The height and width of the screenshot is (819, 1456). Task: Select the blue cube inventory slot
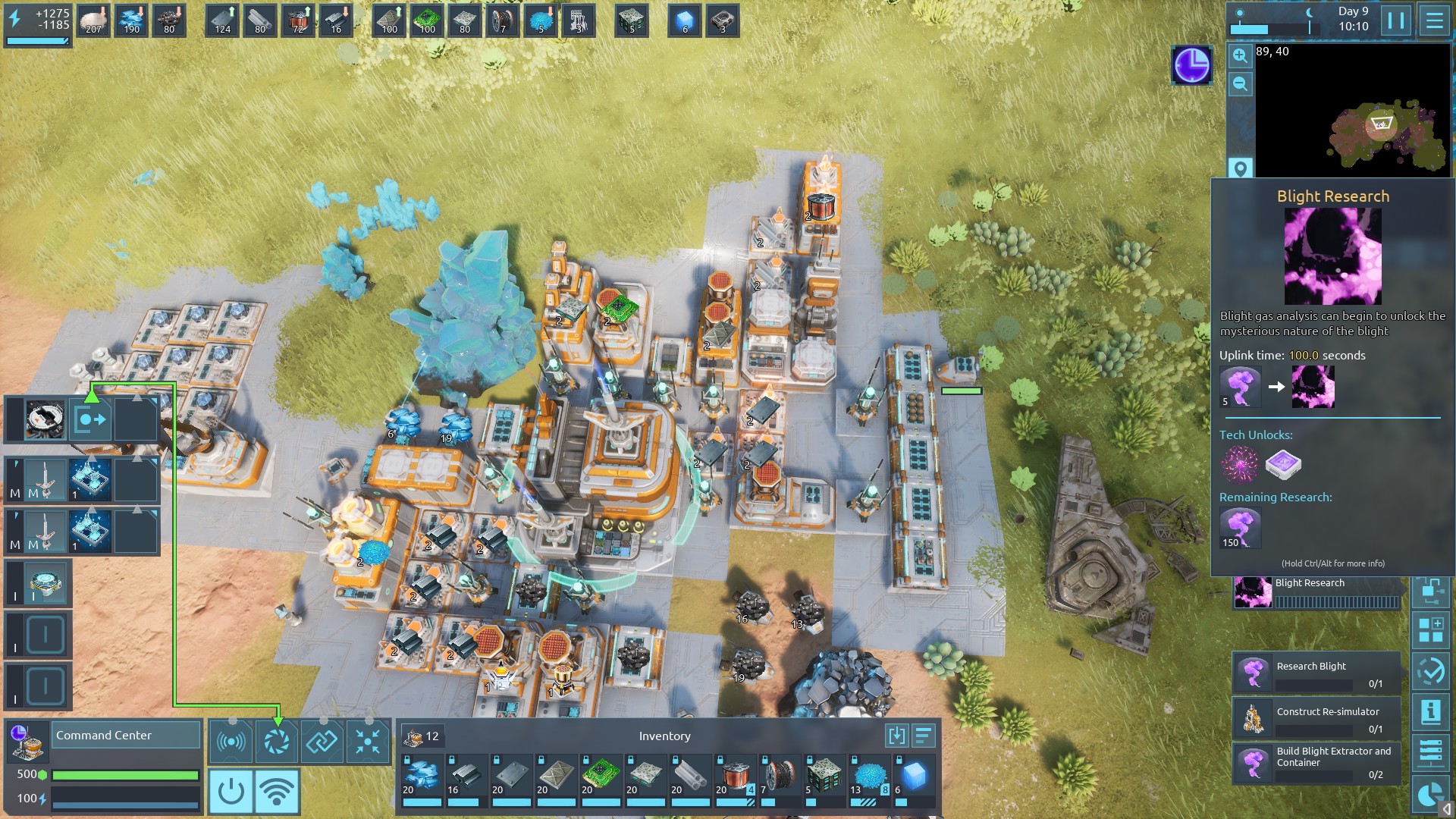[x=914, y=779]
